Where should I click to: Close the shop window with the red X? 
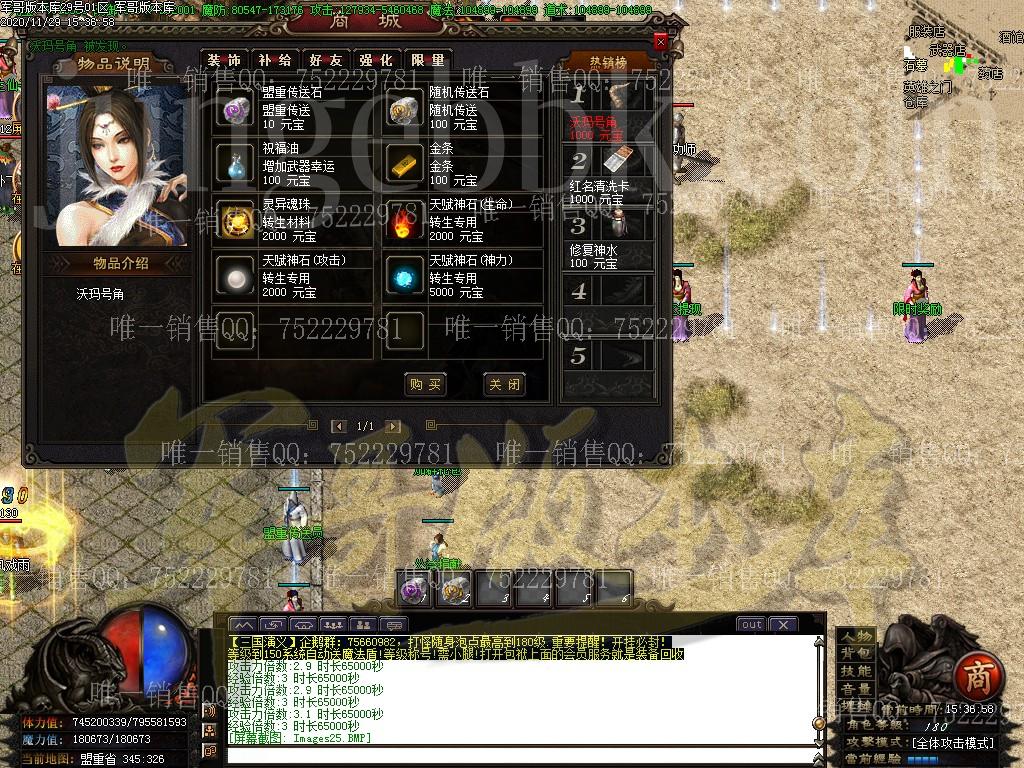660,42
